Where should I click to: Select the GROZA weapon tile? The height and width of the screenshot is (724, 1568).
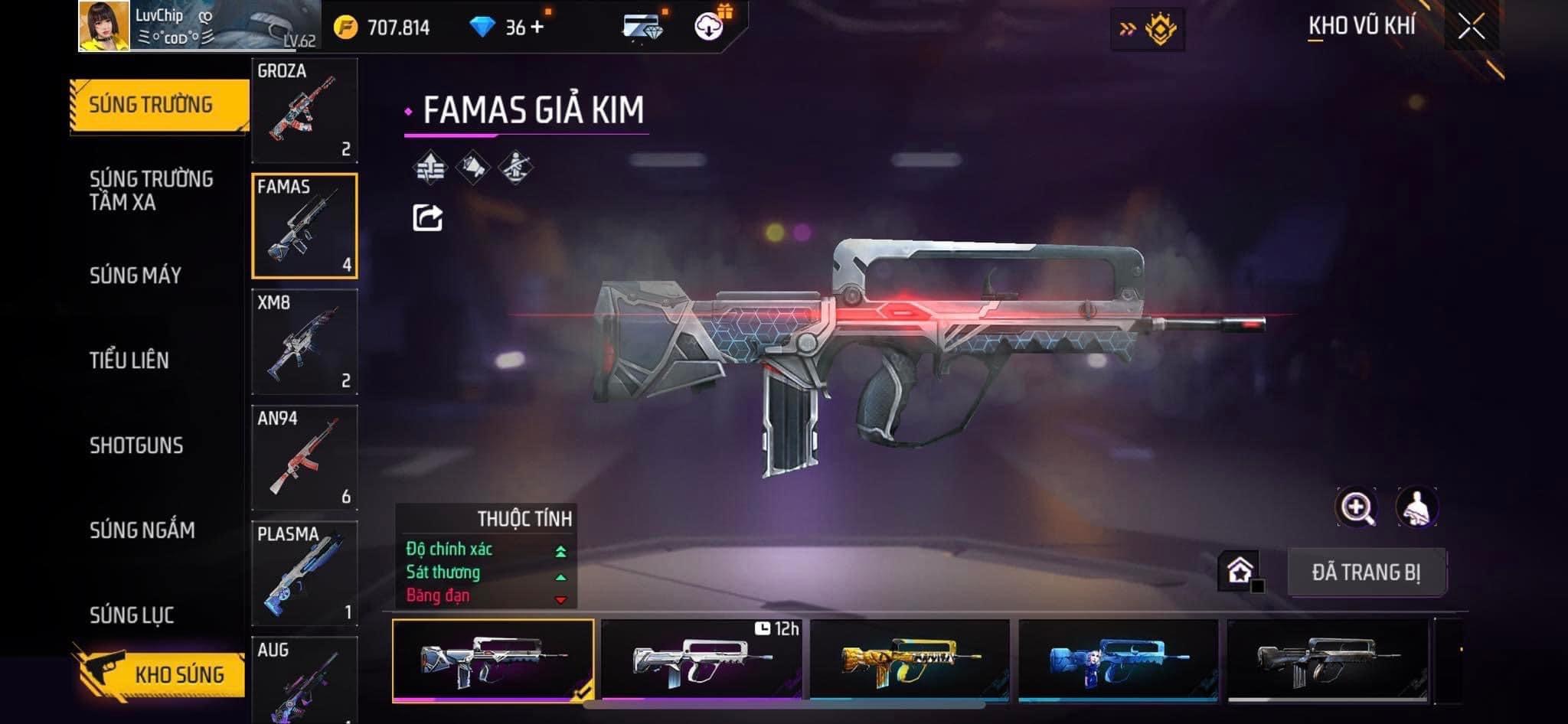click(x=305, y=109)
